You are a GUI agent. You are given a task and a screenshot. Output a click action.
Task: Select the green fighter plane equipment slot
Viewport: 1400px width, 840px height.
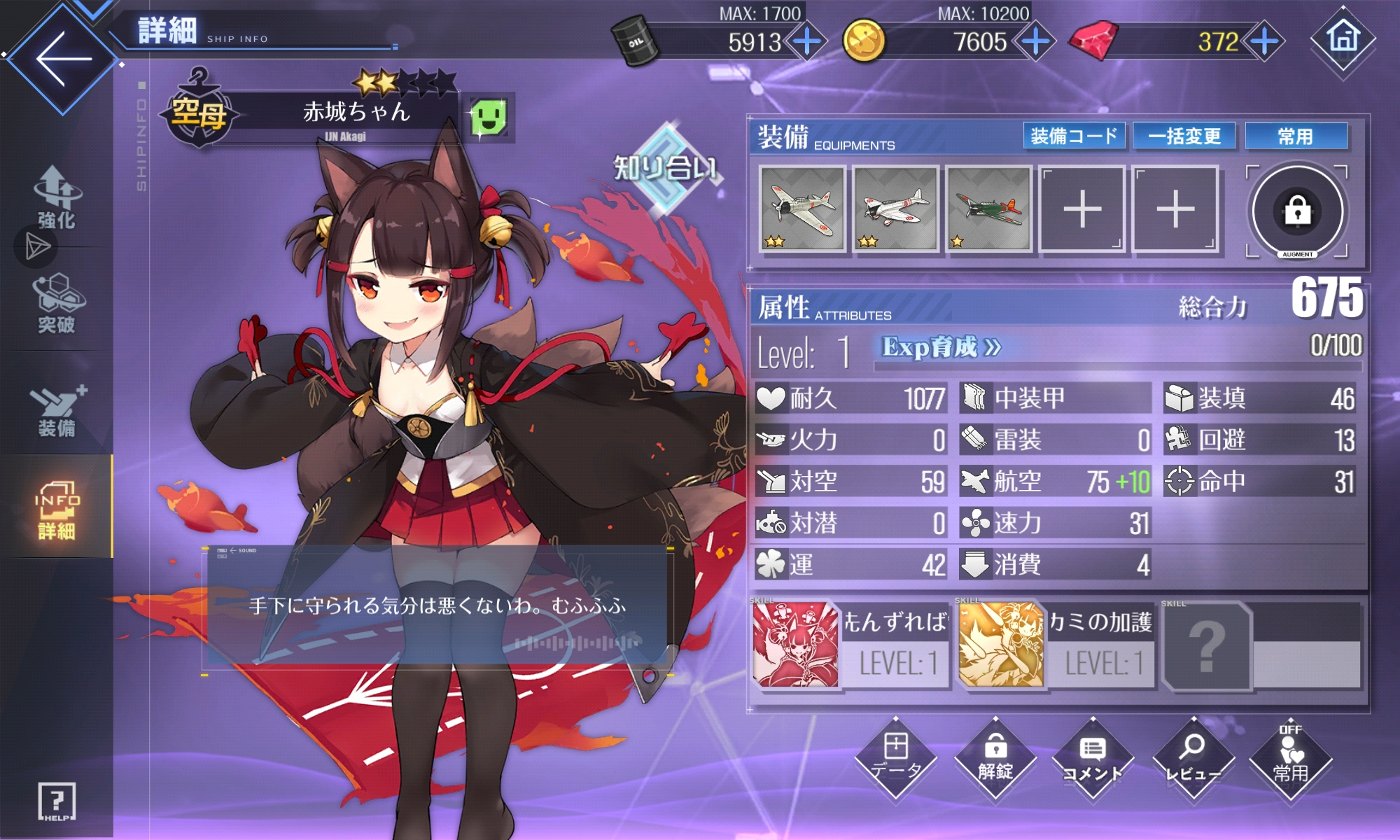(x=988, y=209)
